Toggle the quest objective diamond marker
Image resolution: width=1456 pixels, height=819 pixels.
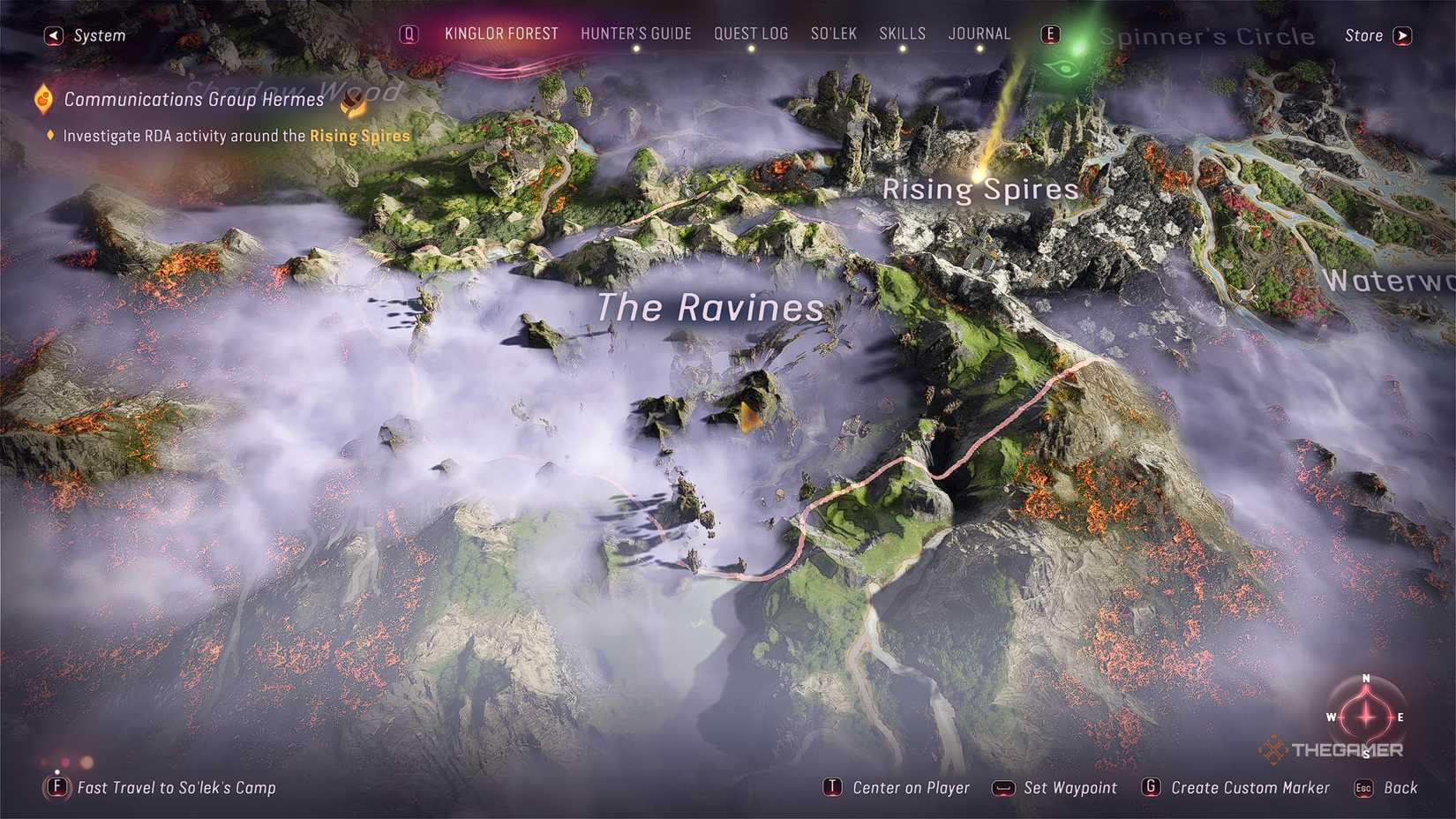tap(49, 136)
